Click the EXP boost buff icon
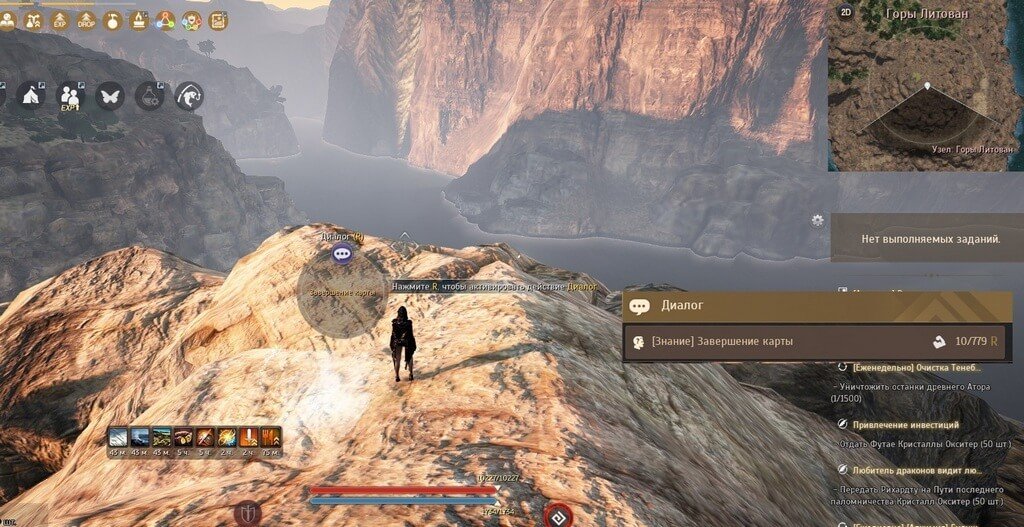The width and height of the screenshot is (1024, 527). click(x=62, y=19)
